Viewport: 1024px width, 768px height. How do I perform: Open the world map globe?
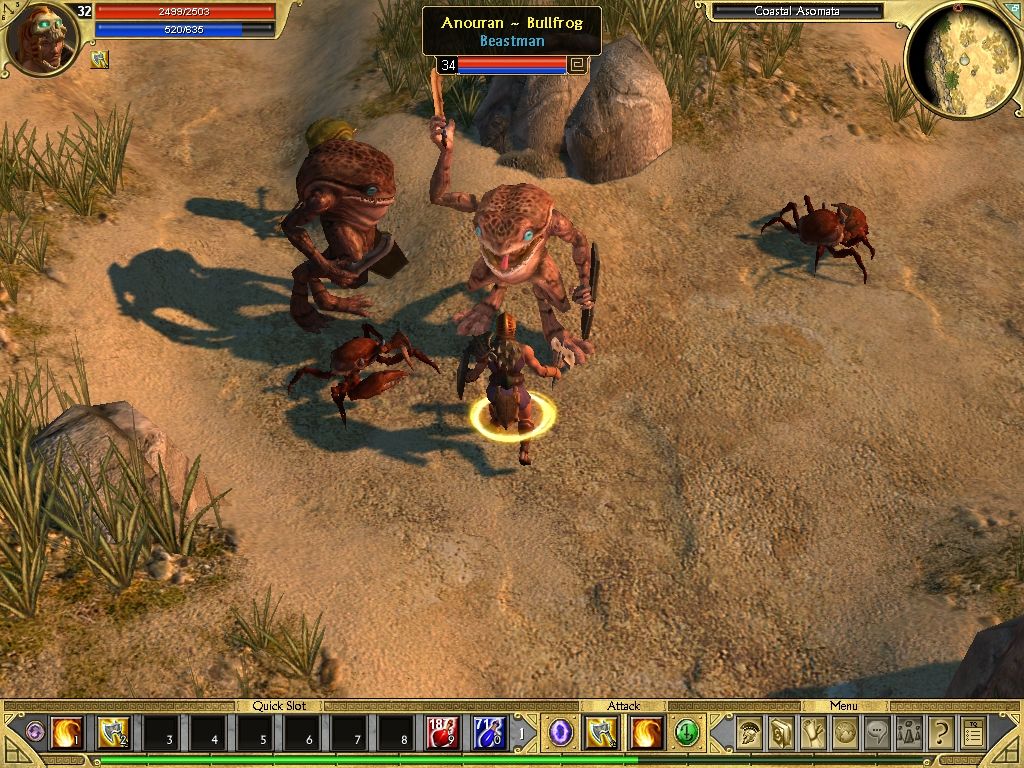[x=845, y=733]
